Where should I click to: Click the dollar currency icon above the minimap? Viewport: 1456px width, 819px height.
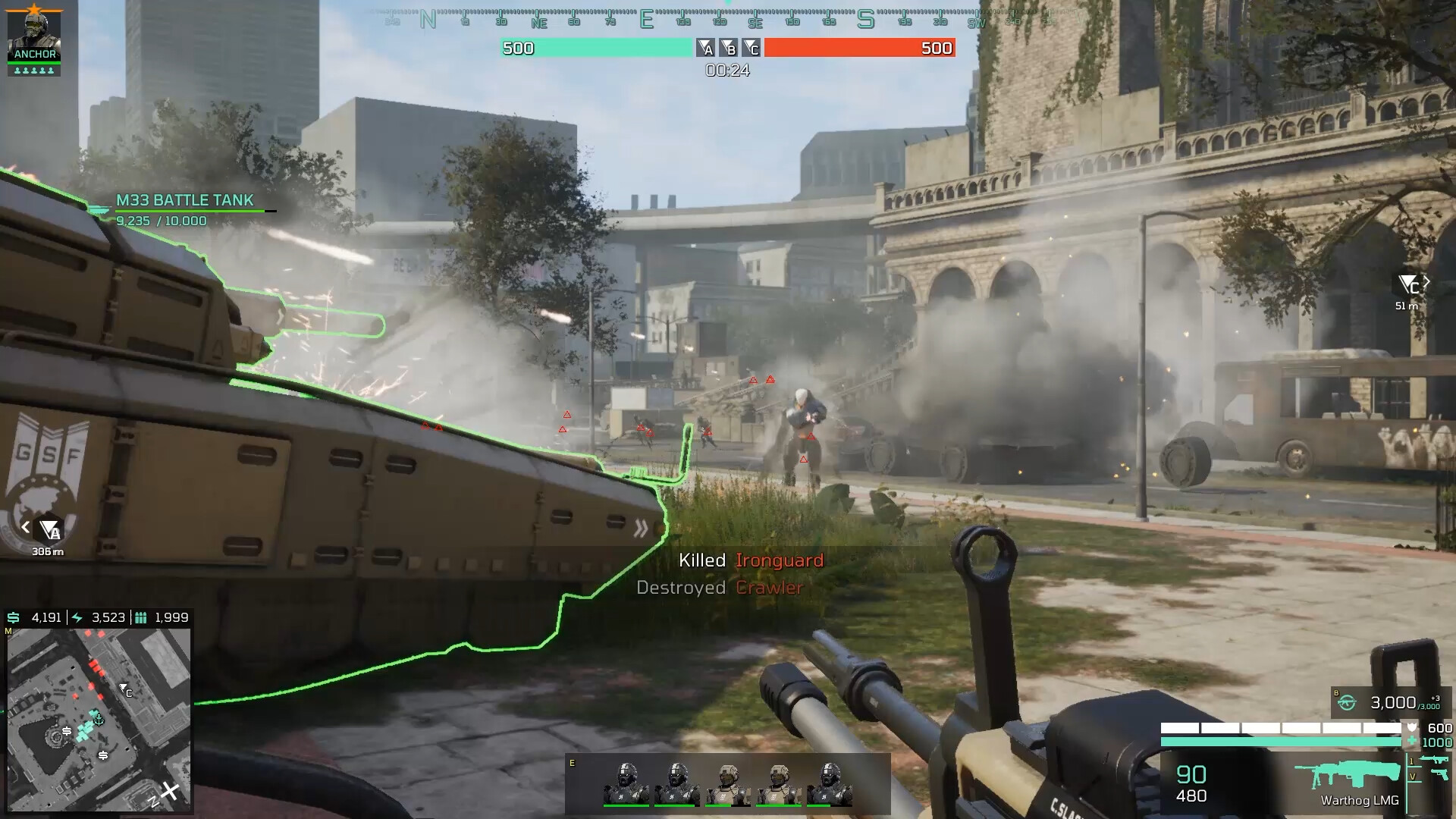pos(12,618)
